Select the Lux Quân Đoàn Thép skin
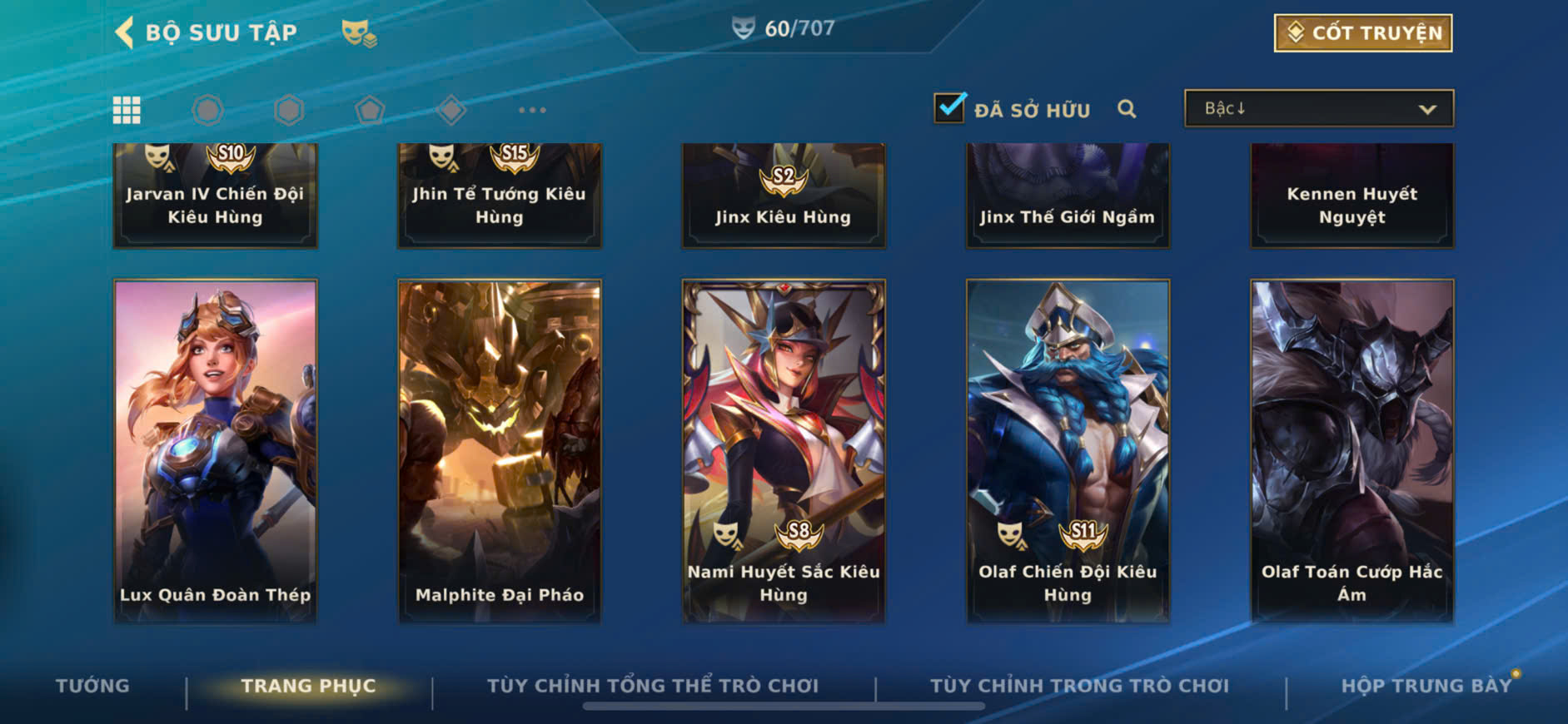The height and width of the screenshot is (724, 1568). click(x=215, y=450)
